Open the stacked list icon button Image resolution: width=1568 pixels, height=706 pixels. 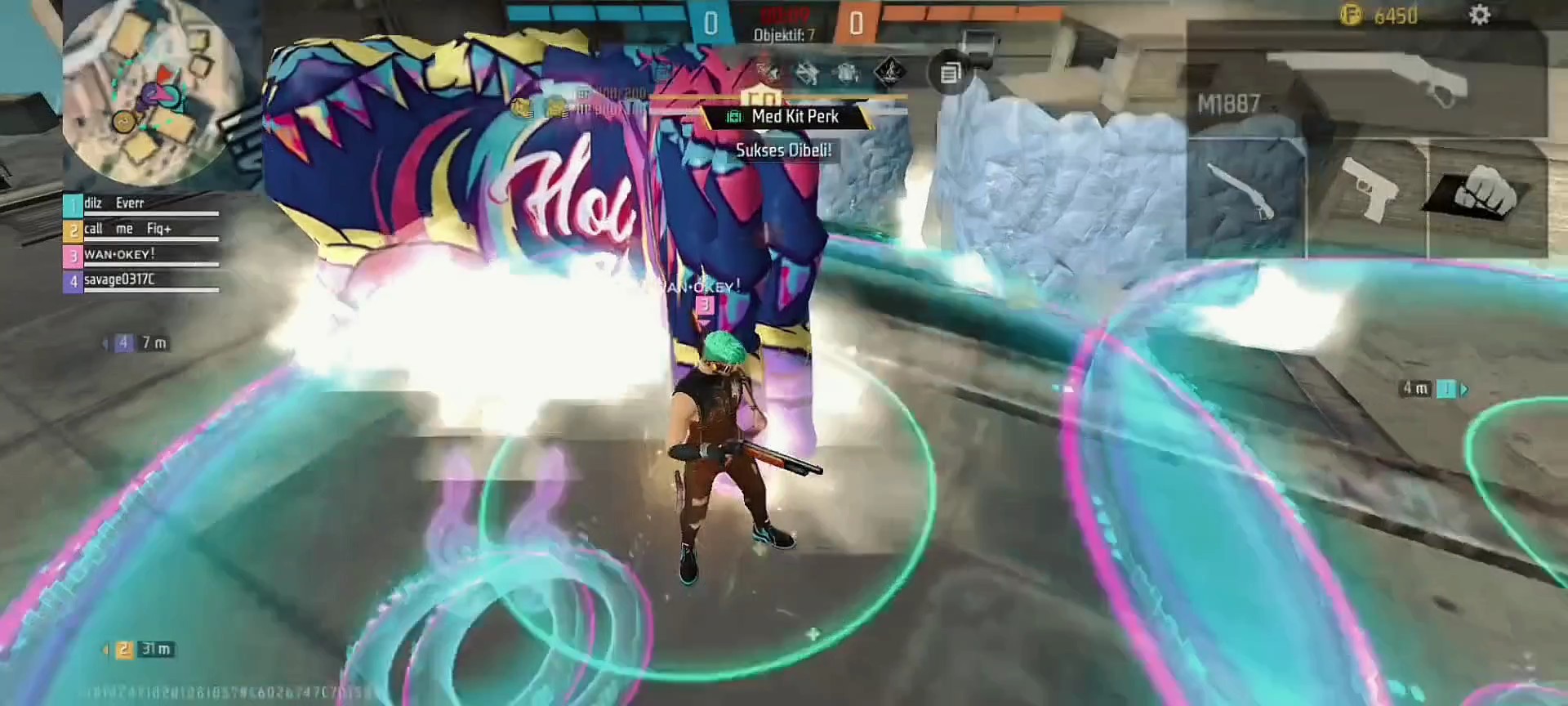click(x=950, y=74)
